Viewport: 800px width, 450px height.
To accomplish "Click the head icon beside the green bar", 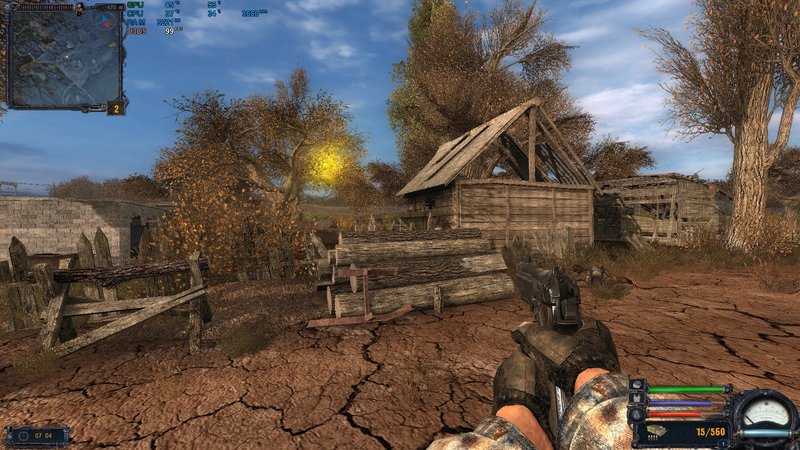I will (x=637, y=387).
